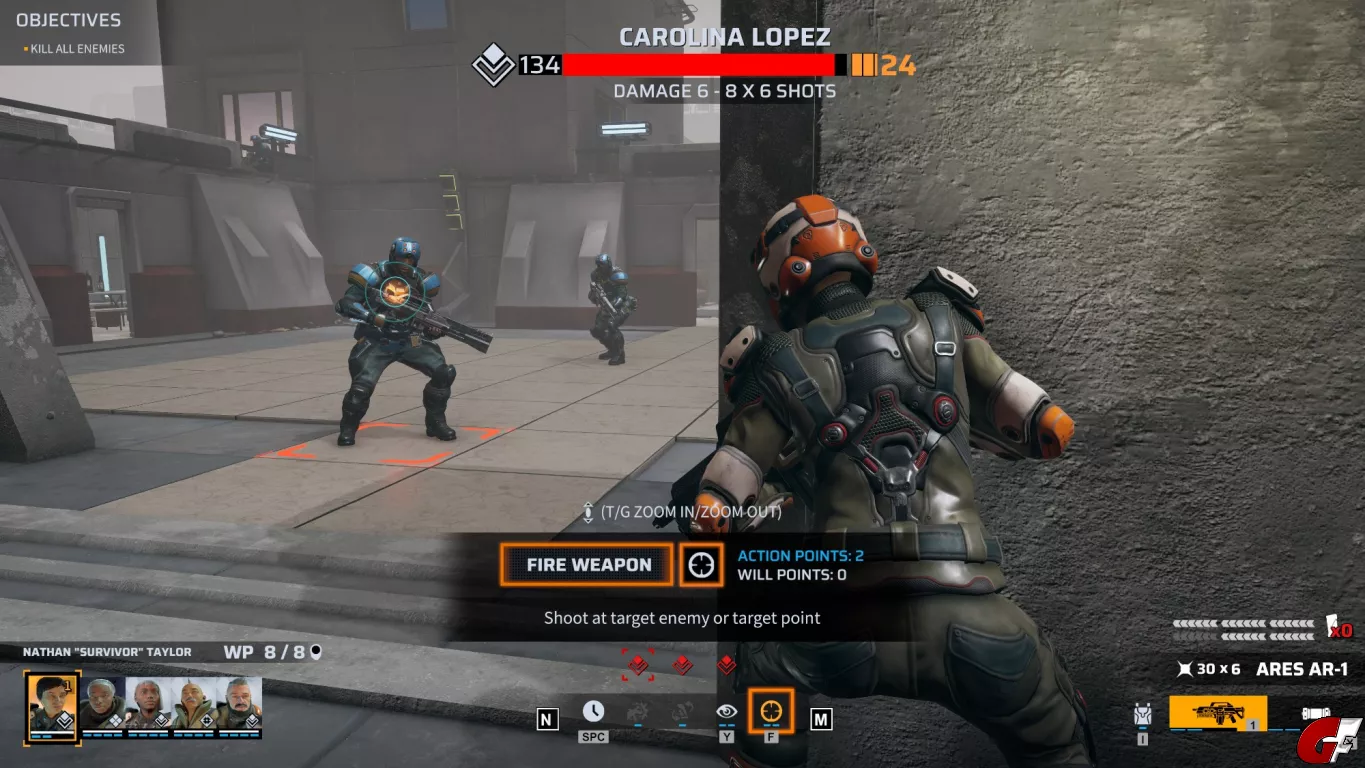Confirm the Fire Weapon button
1365x768 pixels.
(588, 565)
